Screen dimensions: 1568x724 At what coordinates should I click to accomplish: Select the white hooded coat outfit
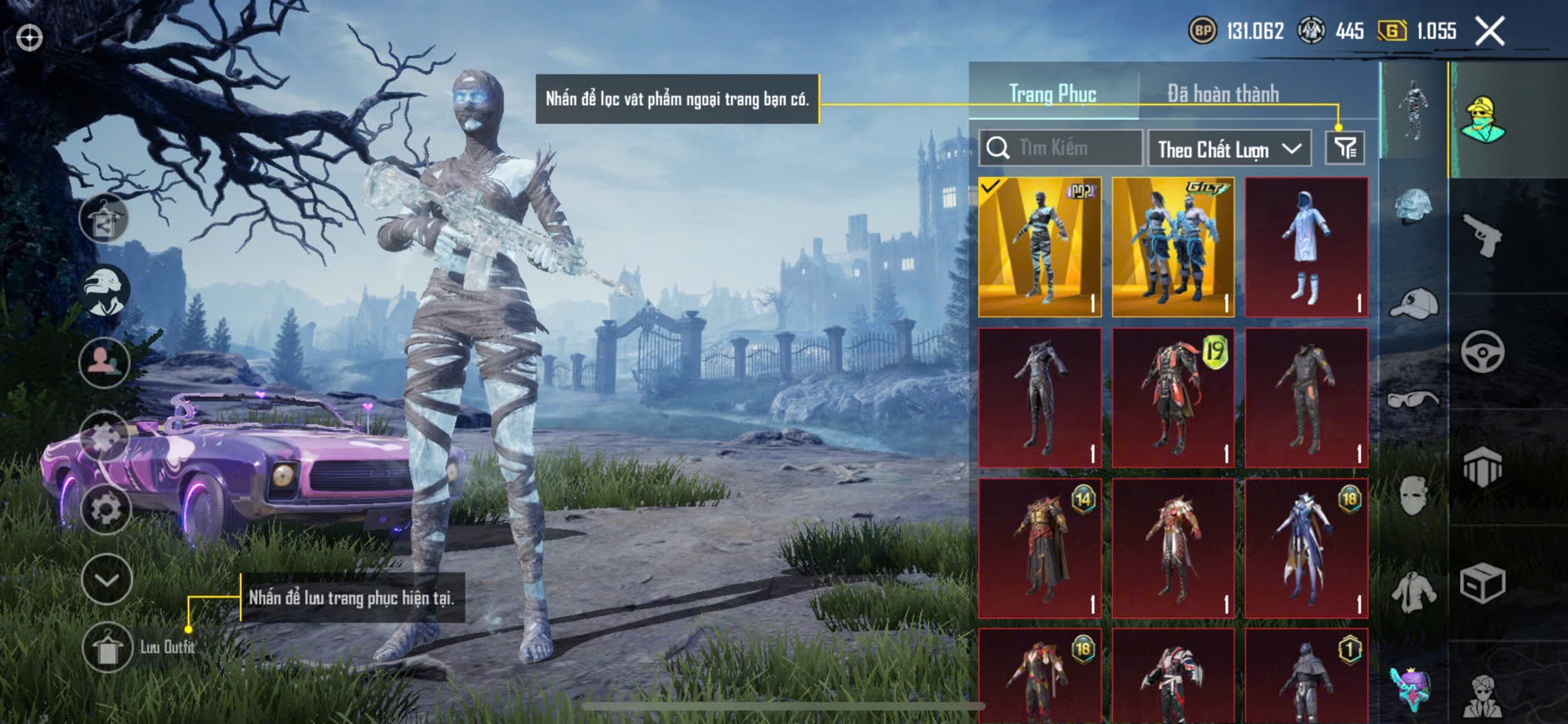point(1306,247)
